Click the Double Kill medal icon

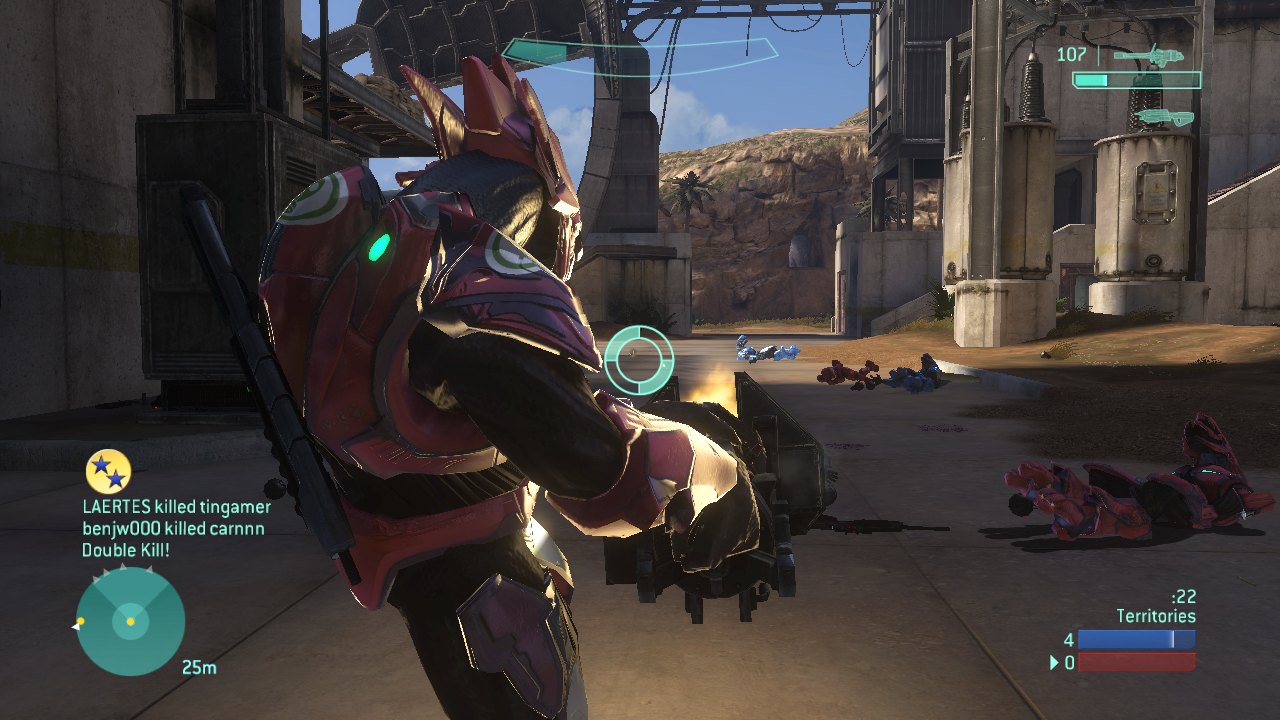pyautogui.click(x=108, y=472)
